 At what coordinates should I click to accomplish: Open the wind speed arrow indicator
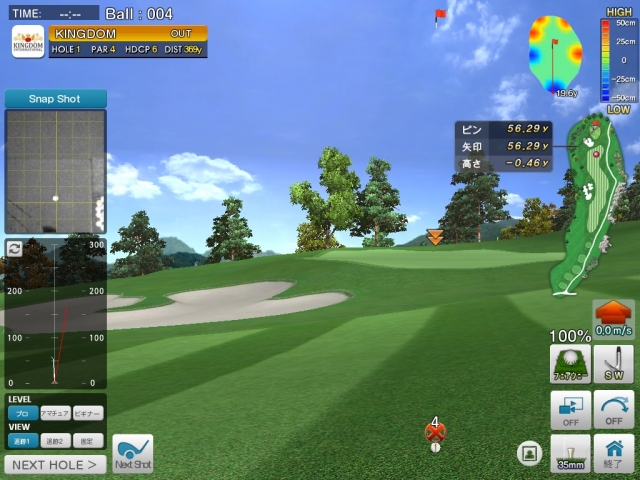pyautogui.click(x=612, y=318)
